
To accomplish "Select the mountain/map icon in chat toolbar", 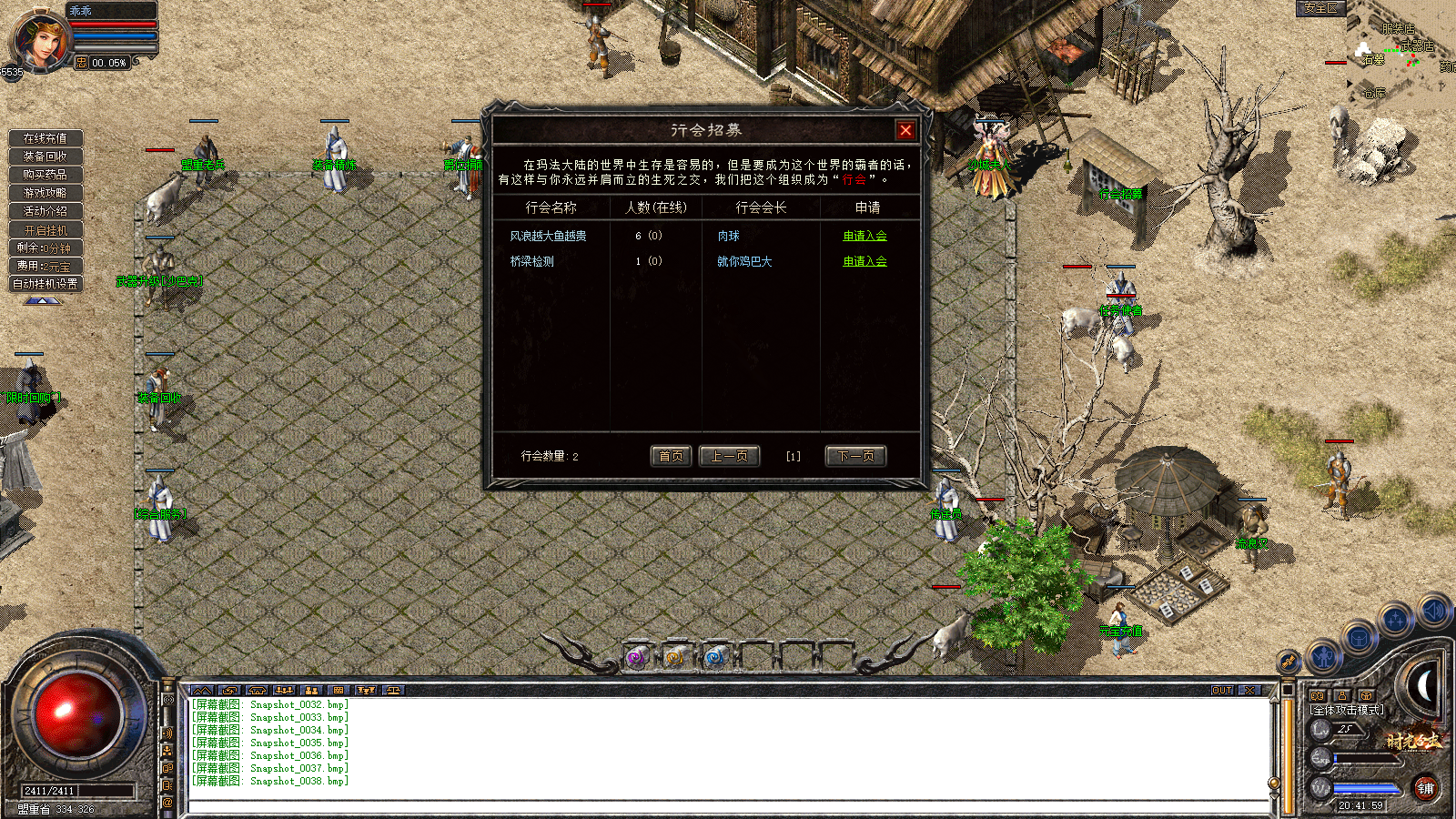I will coord(204,691).
